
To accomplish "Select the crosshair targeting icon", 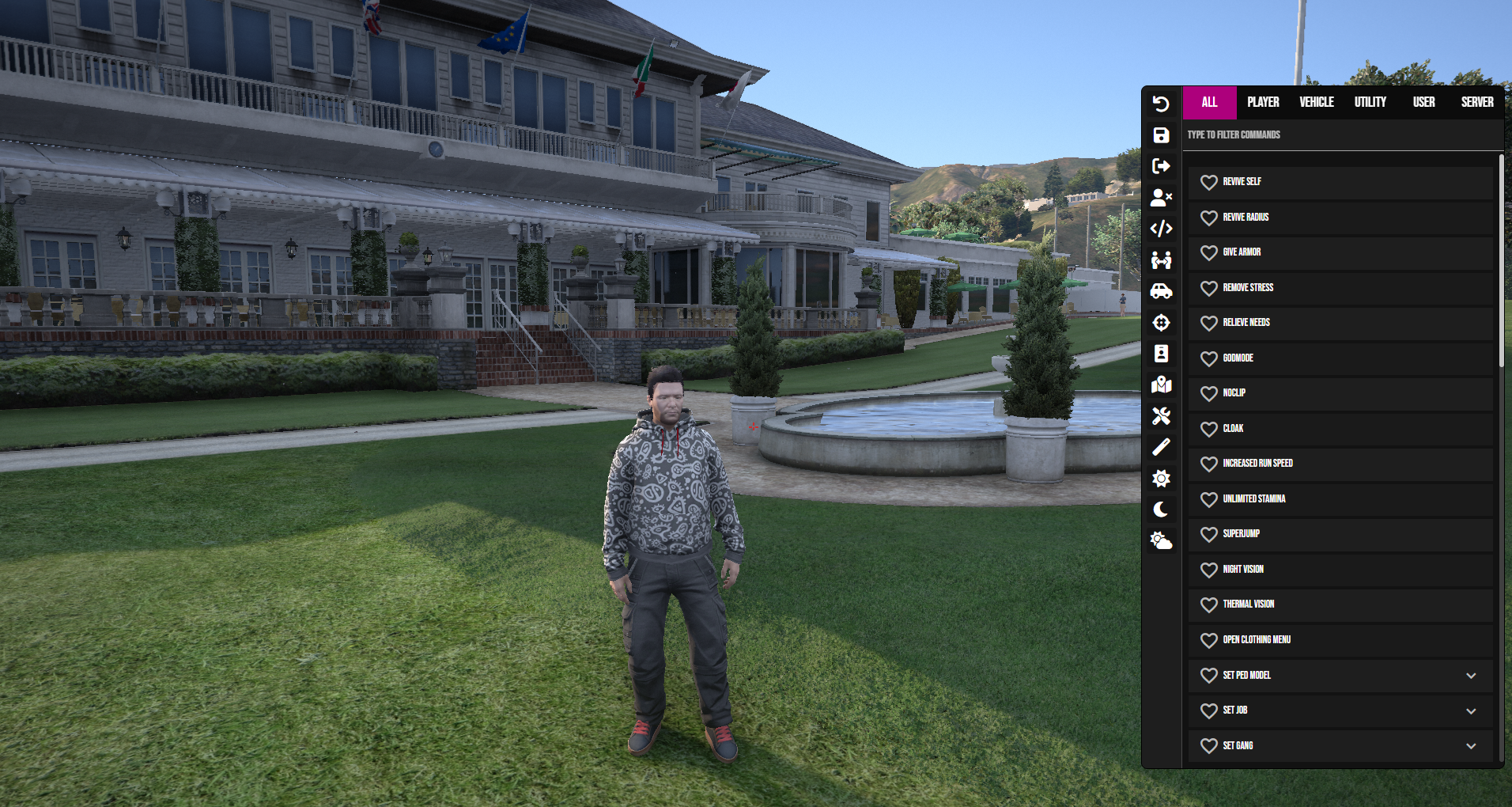I will (1161, 322).
